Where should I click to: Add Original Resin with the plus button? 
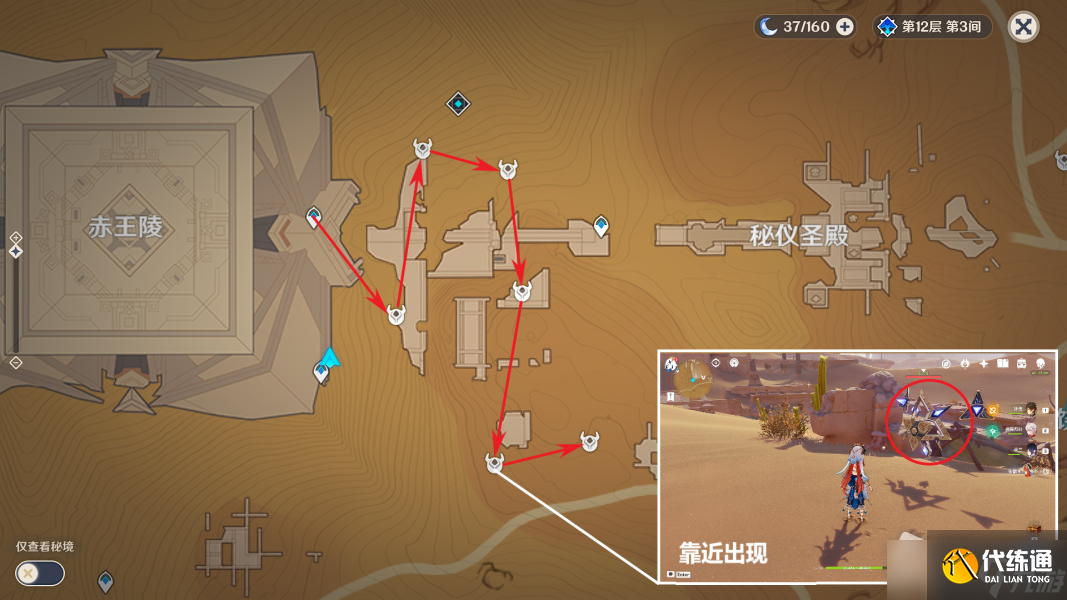click(x=845, y=27)
